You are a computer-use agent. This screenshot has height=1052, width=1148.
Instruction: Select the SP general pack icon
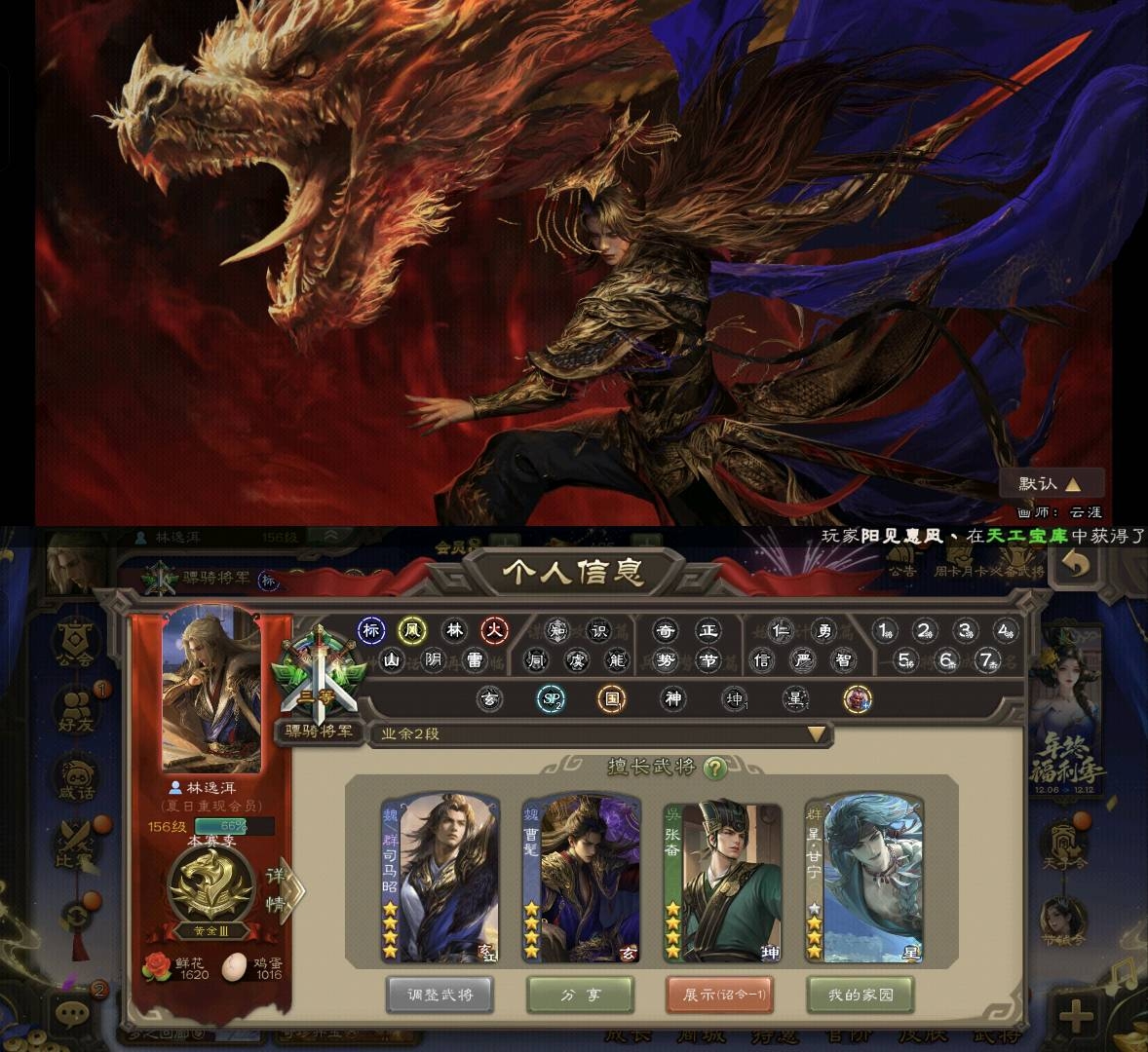point(551,698)
